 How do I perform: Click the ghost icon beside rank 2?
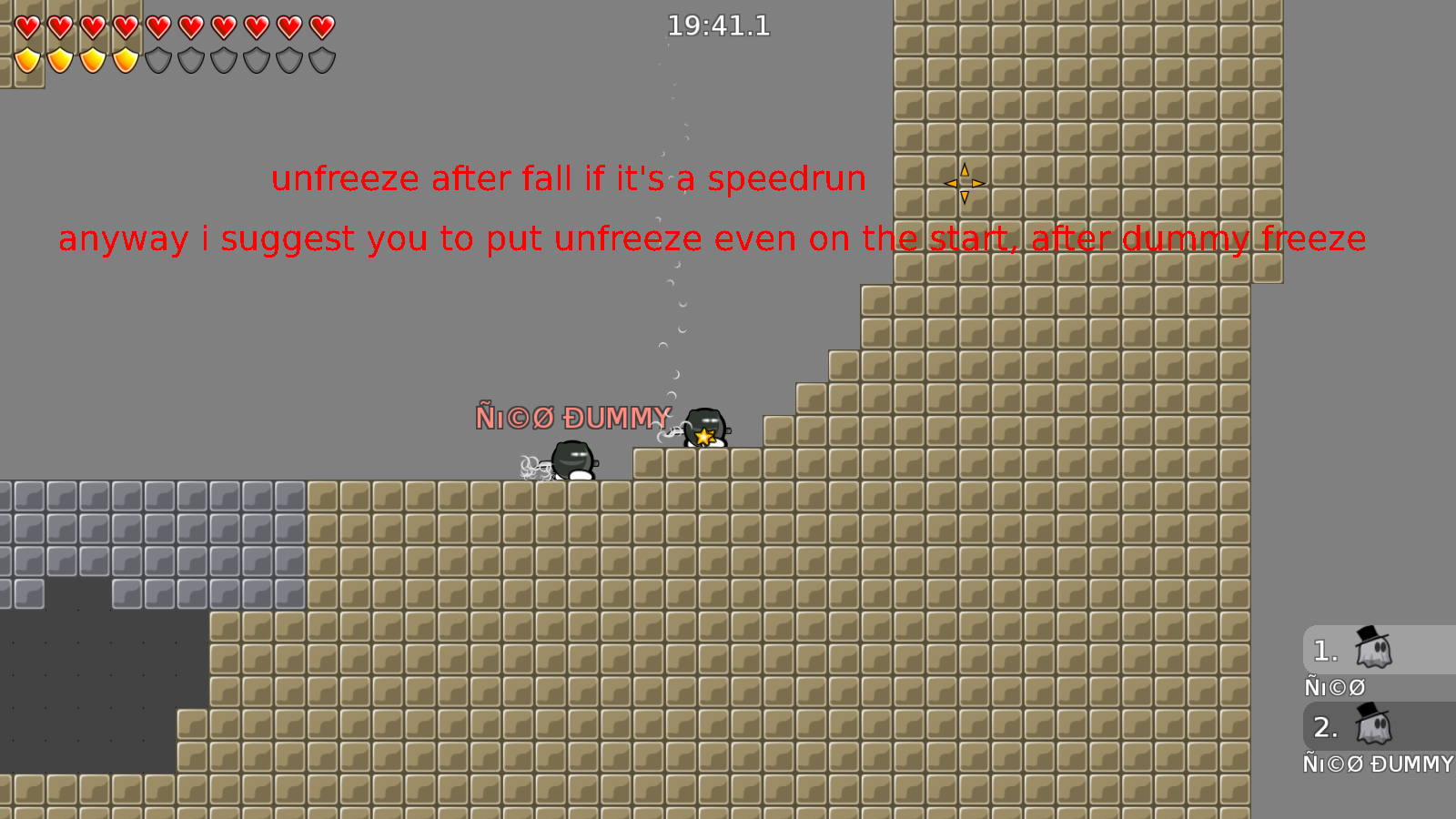tap(1374, 727)
